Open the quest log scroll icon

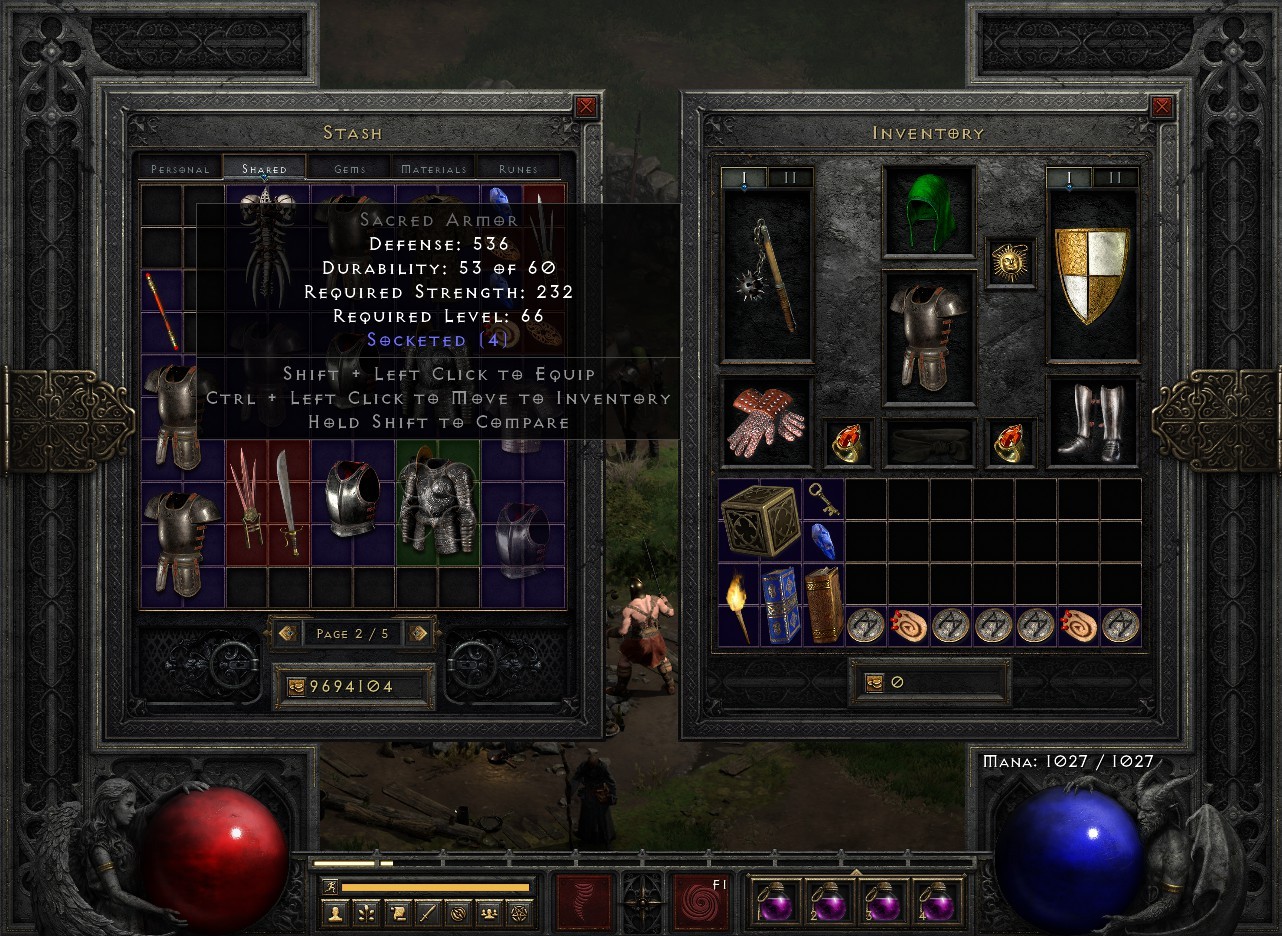pos(400,912)
